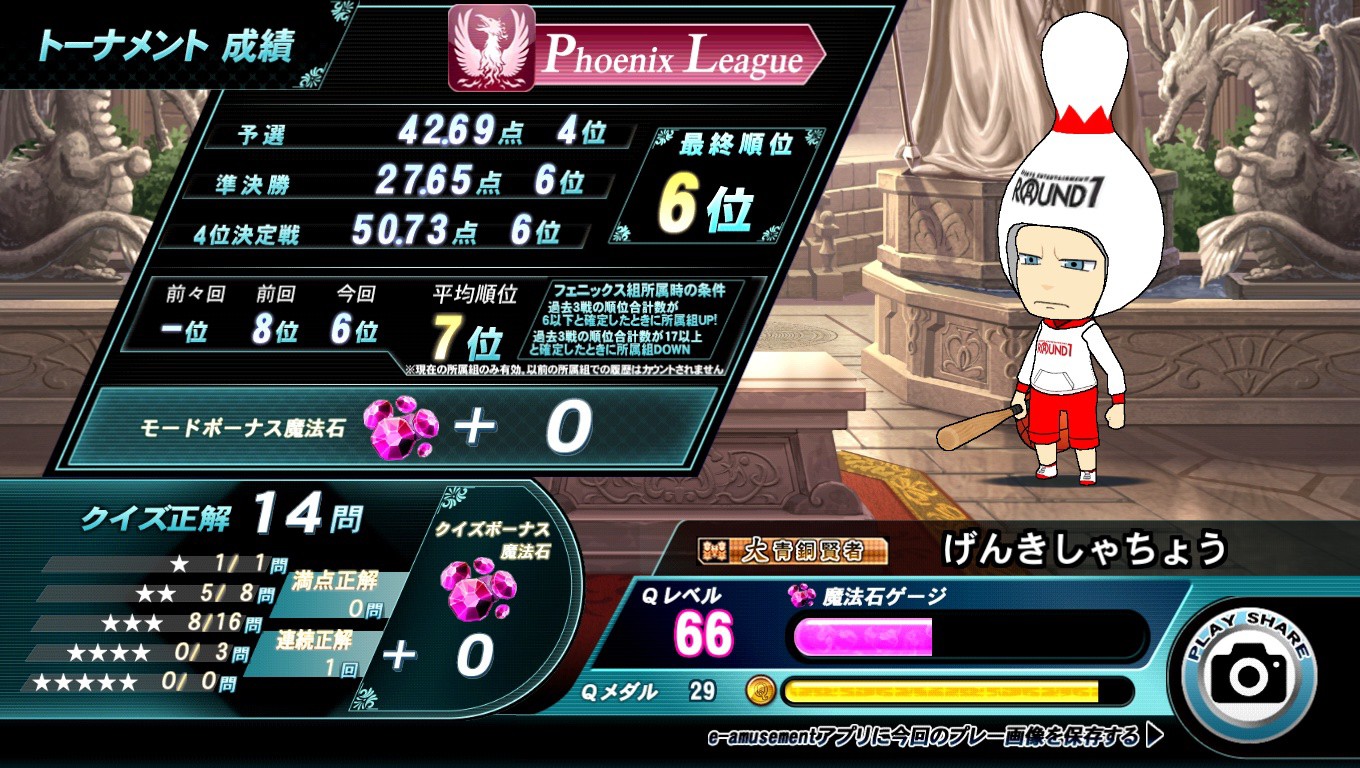Save play image to e-amusement app

[x=935, y=737]
